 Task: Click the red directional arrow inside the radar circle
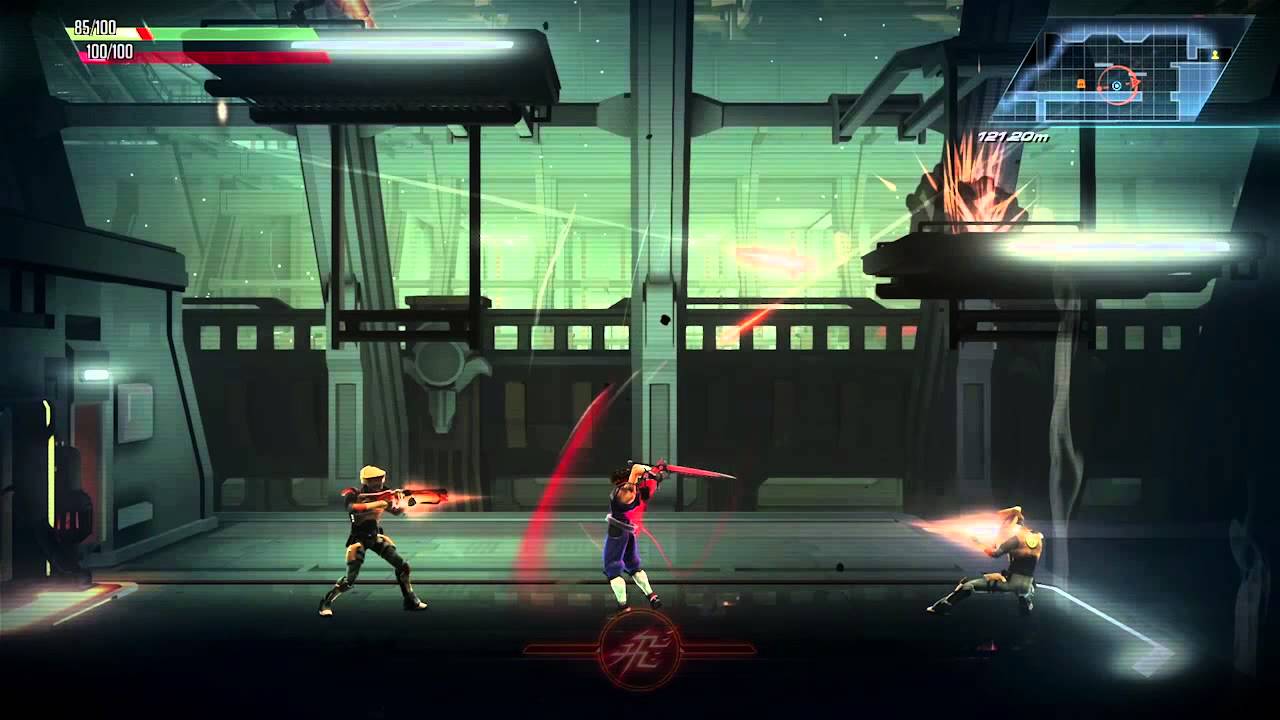coord(1136,82)
